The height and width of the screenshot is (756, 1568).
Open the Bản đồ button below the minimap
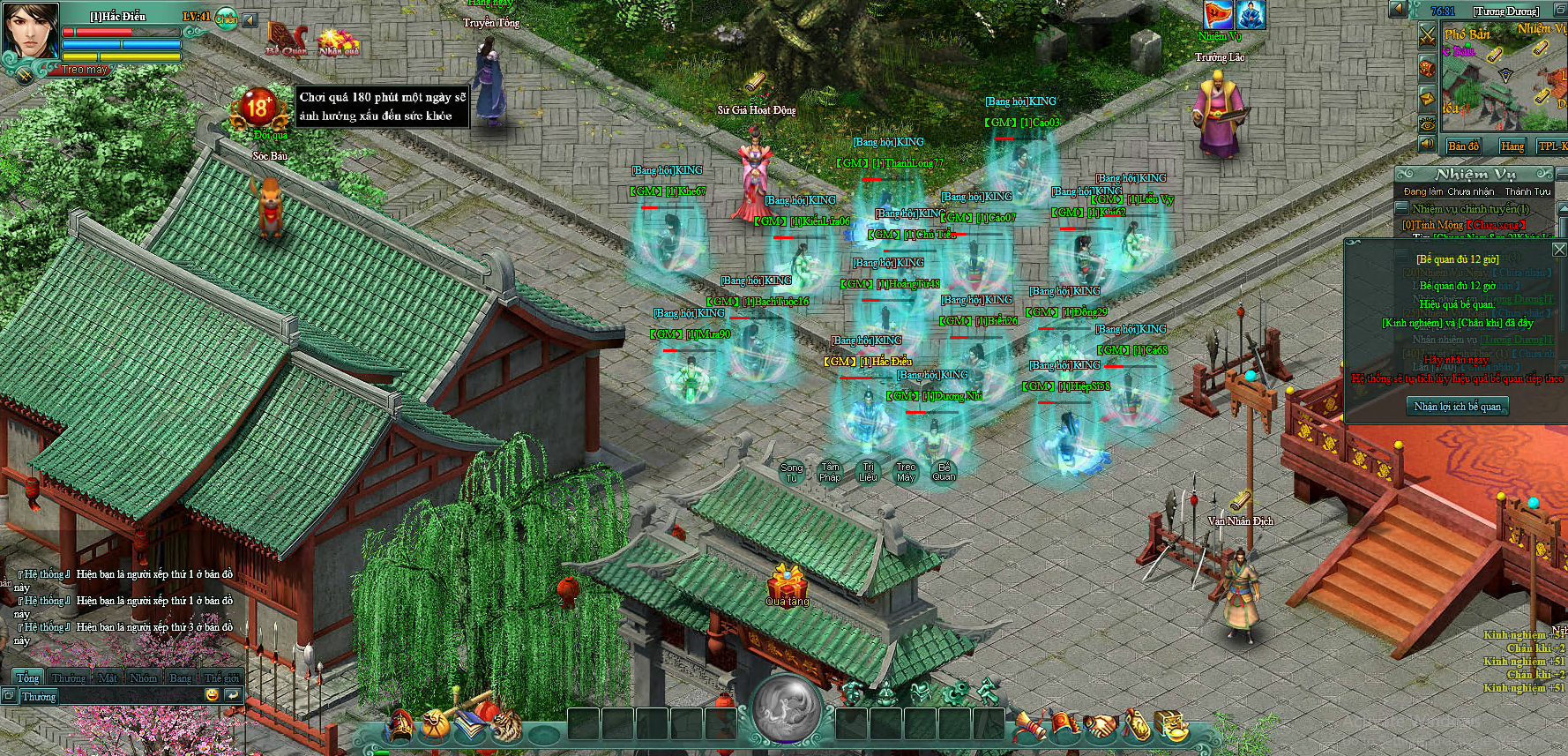coord(1463,146)
